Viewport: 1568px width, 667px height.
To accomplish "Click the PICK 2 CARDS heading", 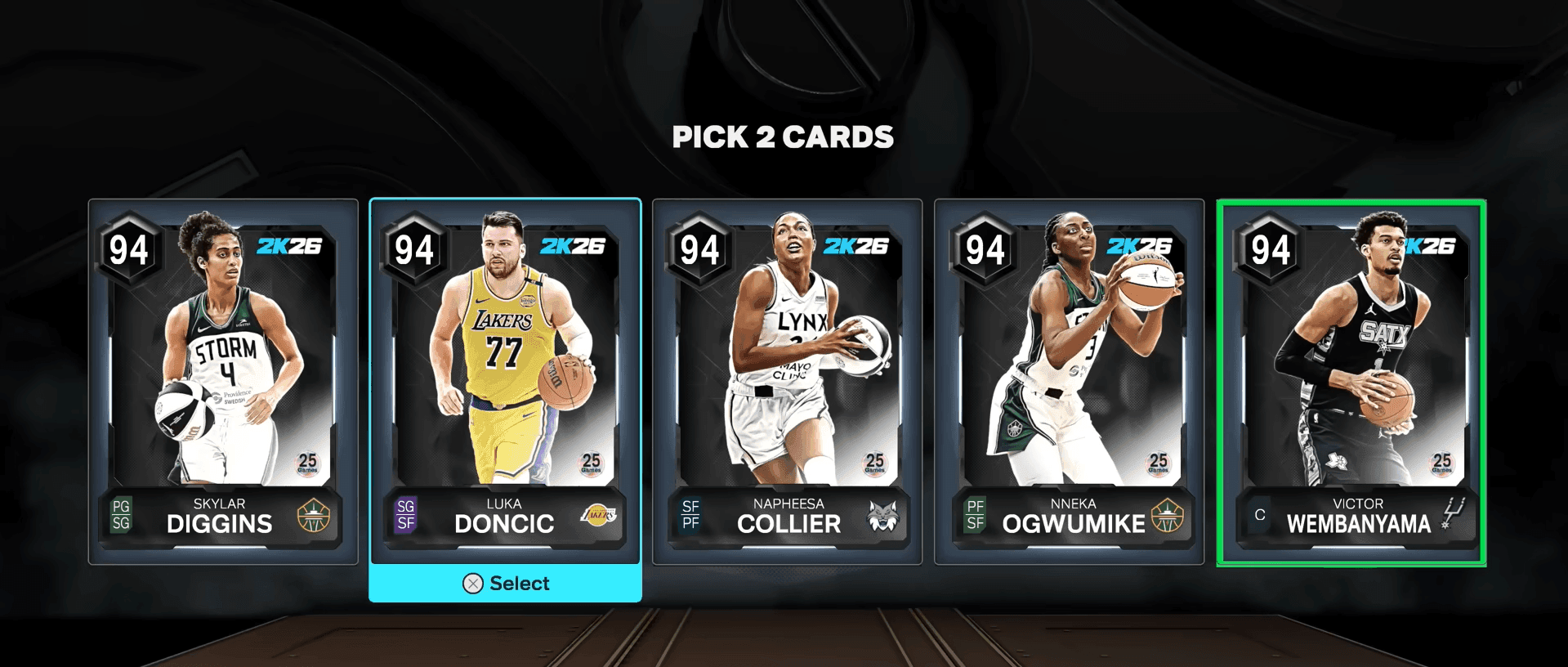I will tap(782, 137).
